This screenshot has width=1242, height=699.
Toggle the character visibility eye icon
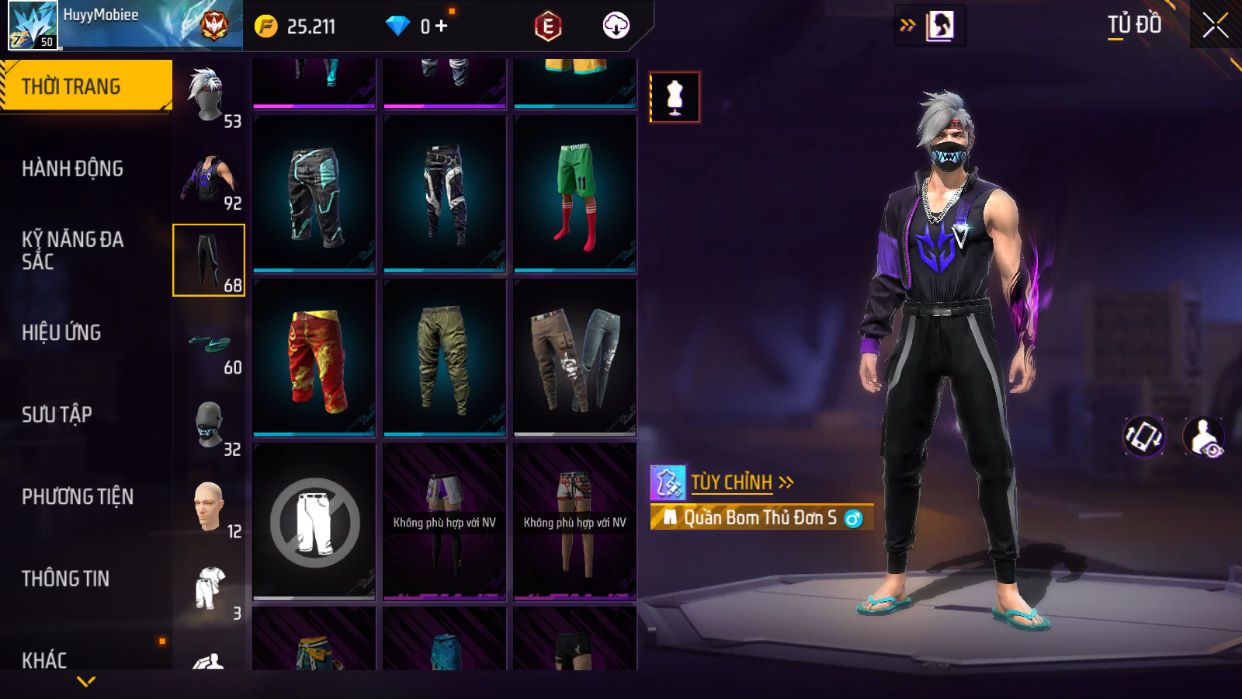(1204, 437)
